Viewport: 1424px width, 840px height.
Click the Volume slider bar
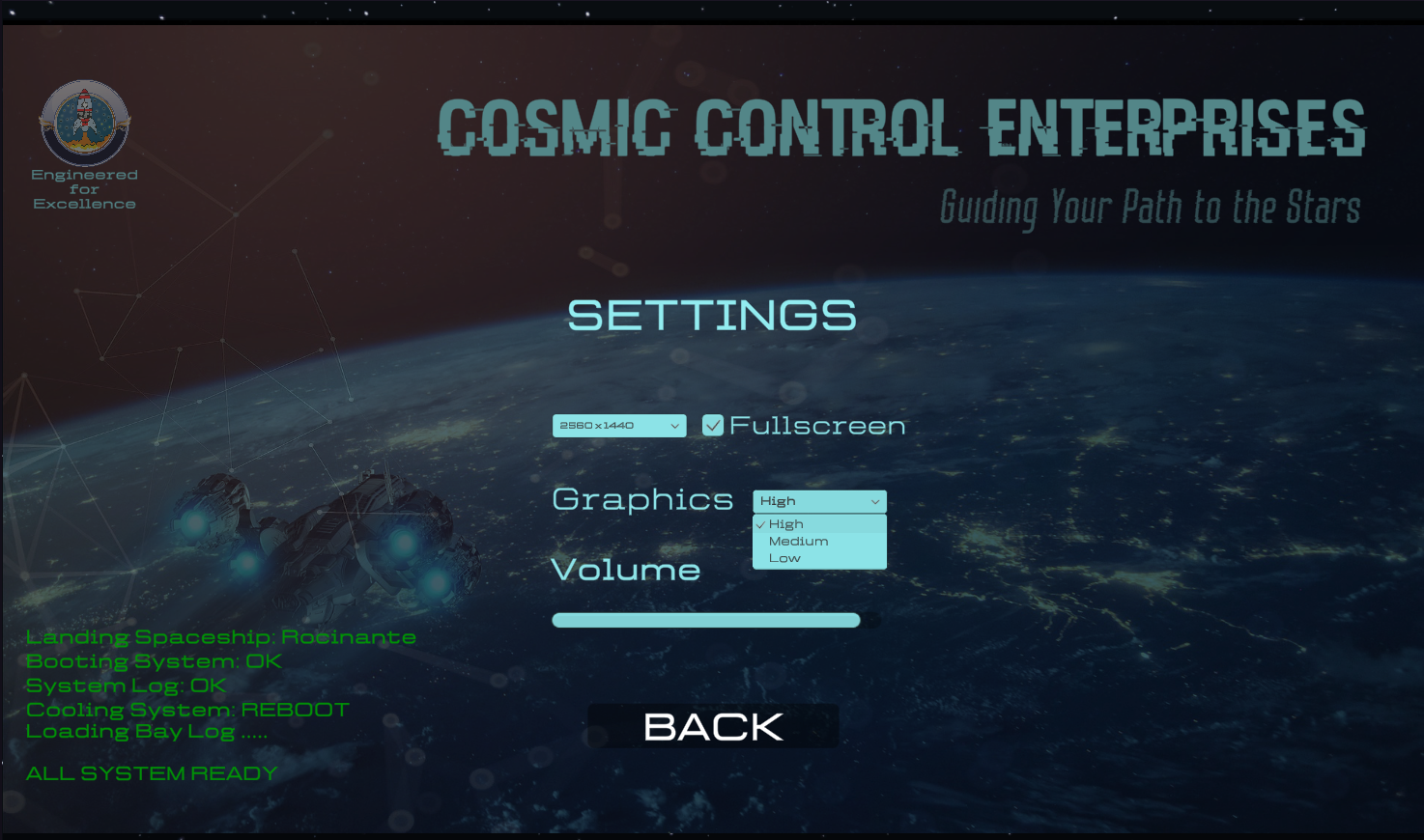(x=706, y=621)
